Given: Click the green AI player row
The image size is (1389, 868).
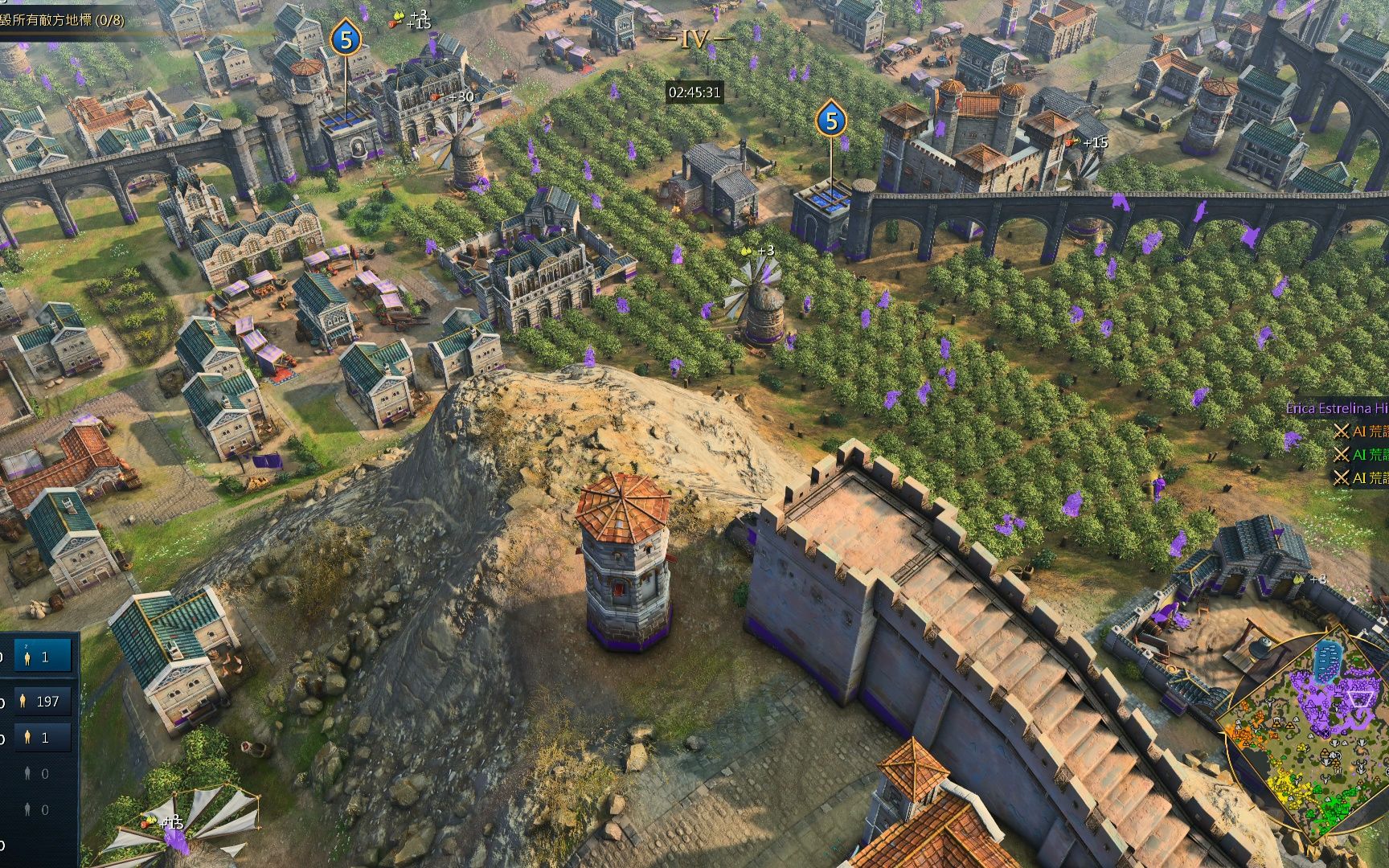Looking at the screenshot, I should pos(1362,454).
